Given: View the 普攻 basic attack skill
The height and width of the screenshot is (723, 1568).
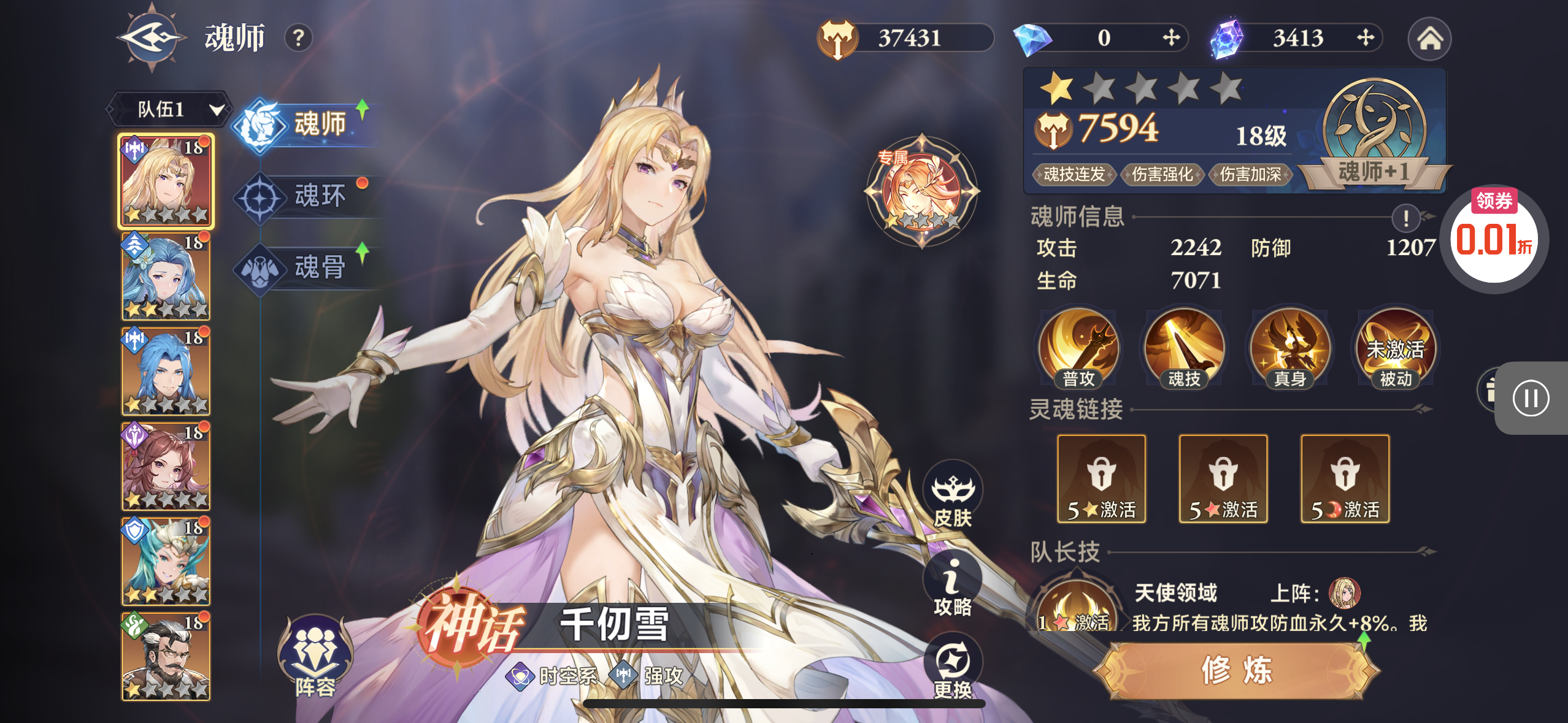Looking at the screenshot, I should 1078,349.
